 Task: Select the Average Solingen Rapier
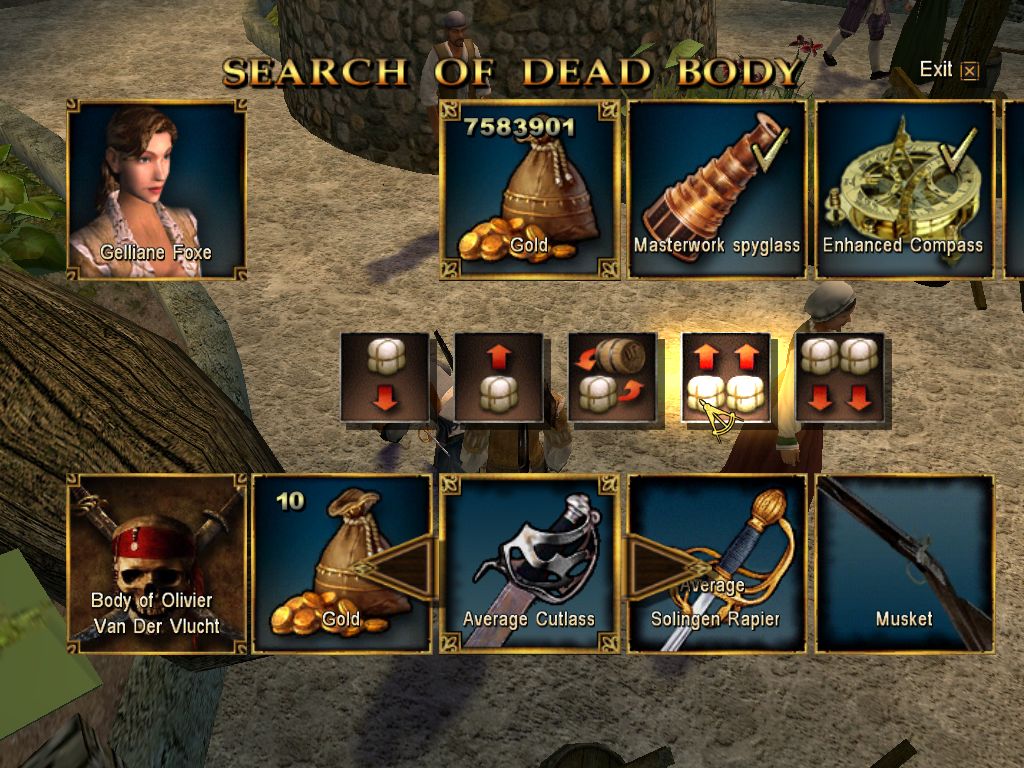(716, 564)
